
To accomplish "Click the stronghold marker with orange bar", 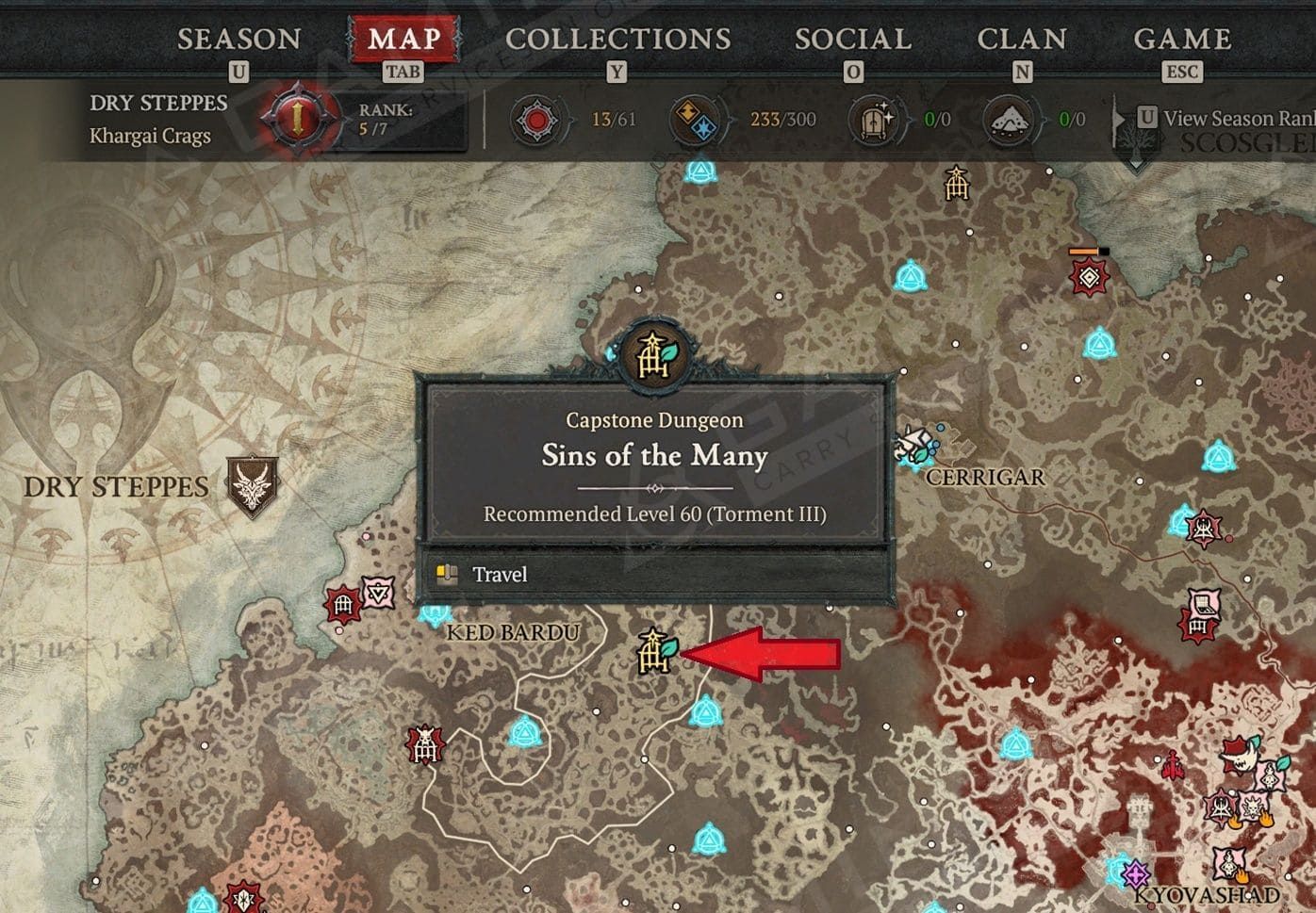I will [x=1089, y=276].
